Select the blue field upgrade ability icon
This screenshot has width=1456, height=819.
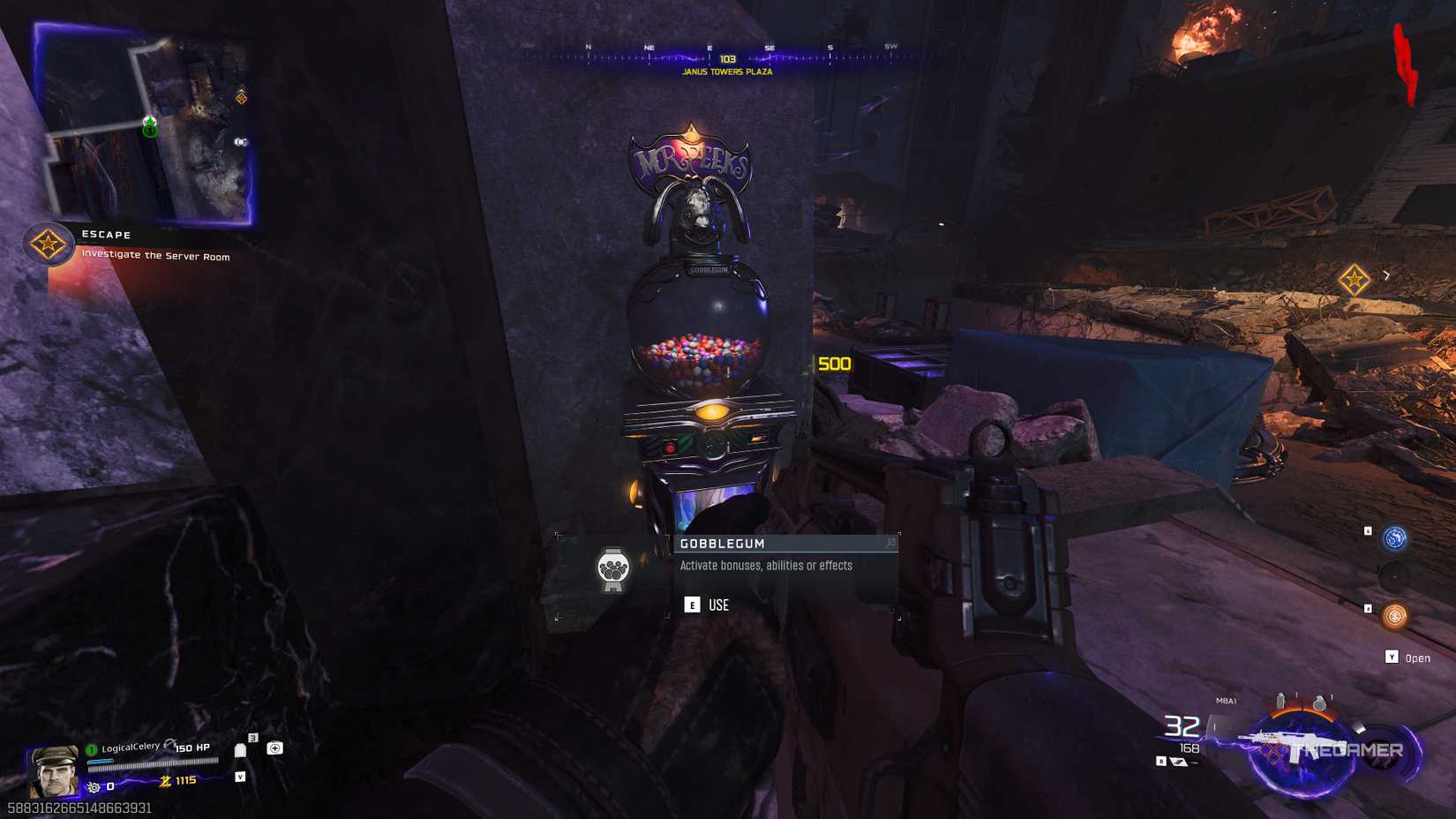click(1392, 538)
